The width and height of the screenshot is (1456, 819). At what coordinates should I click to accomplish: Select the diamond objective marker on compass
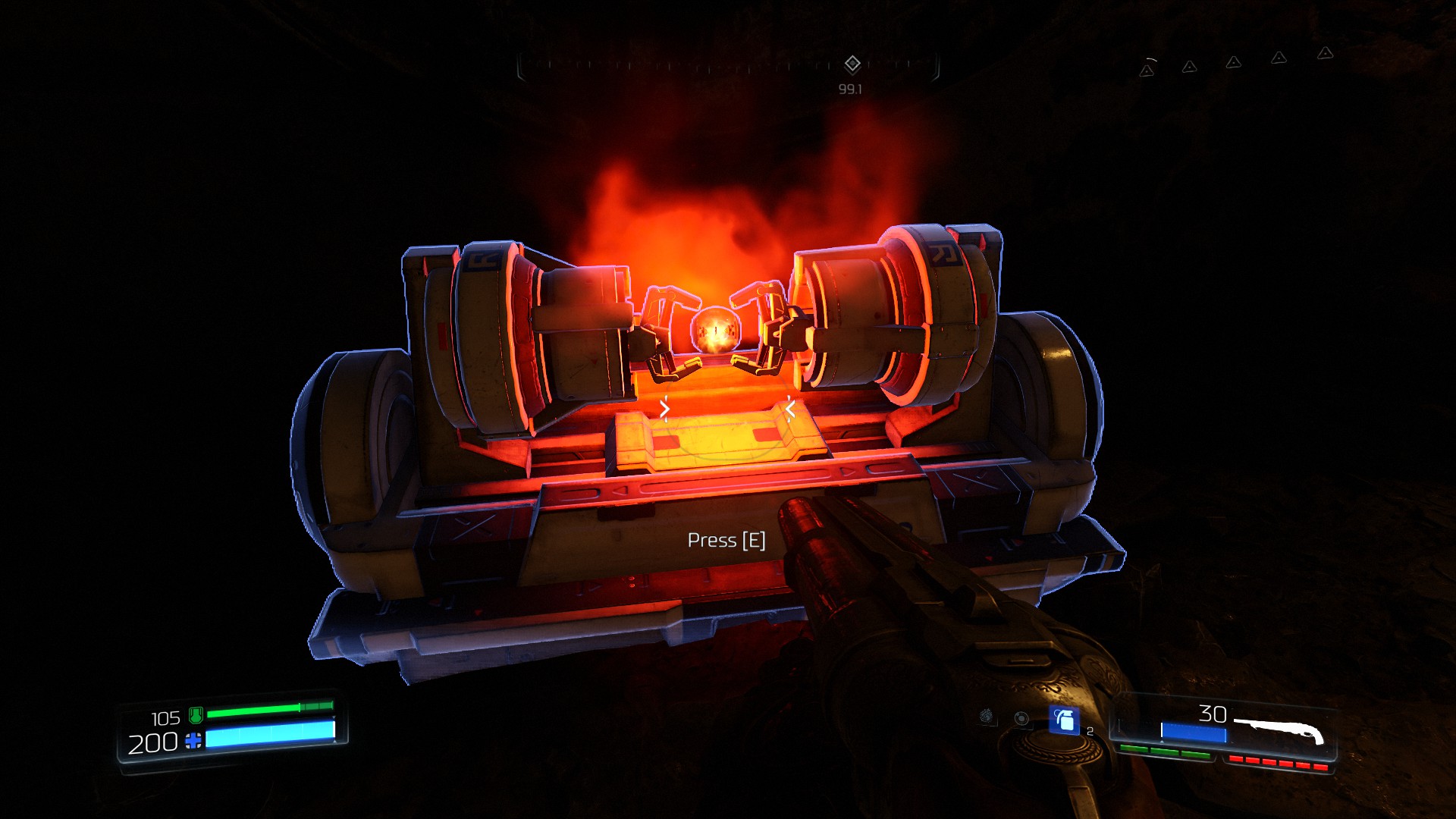[852, 64]
